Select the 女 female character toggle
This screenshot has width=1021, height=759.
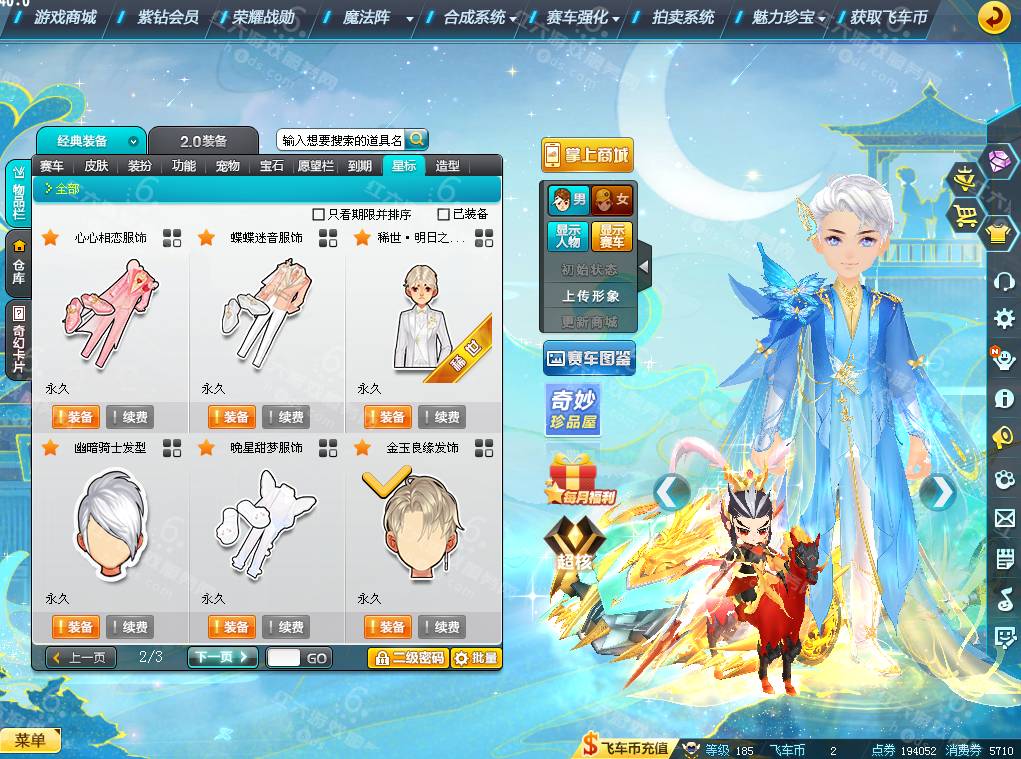pos(612,200)
